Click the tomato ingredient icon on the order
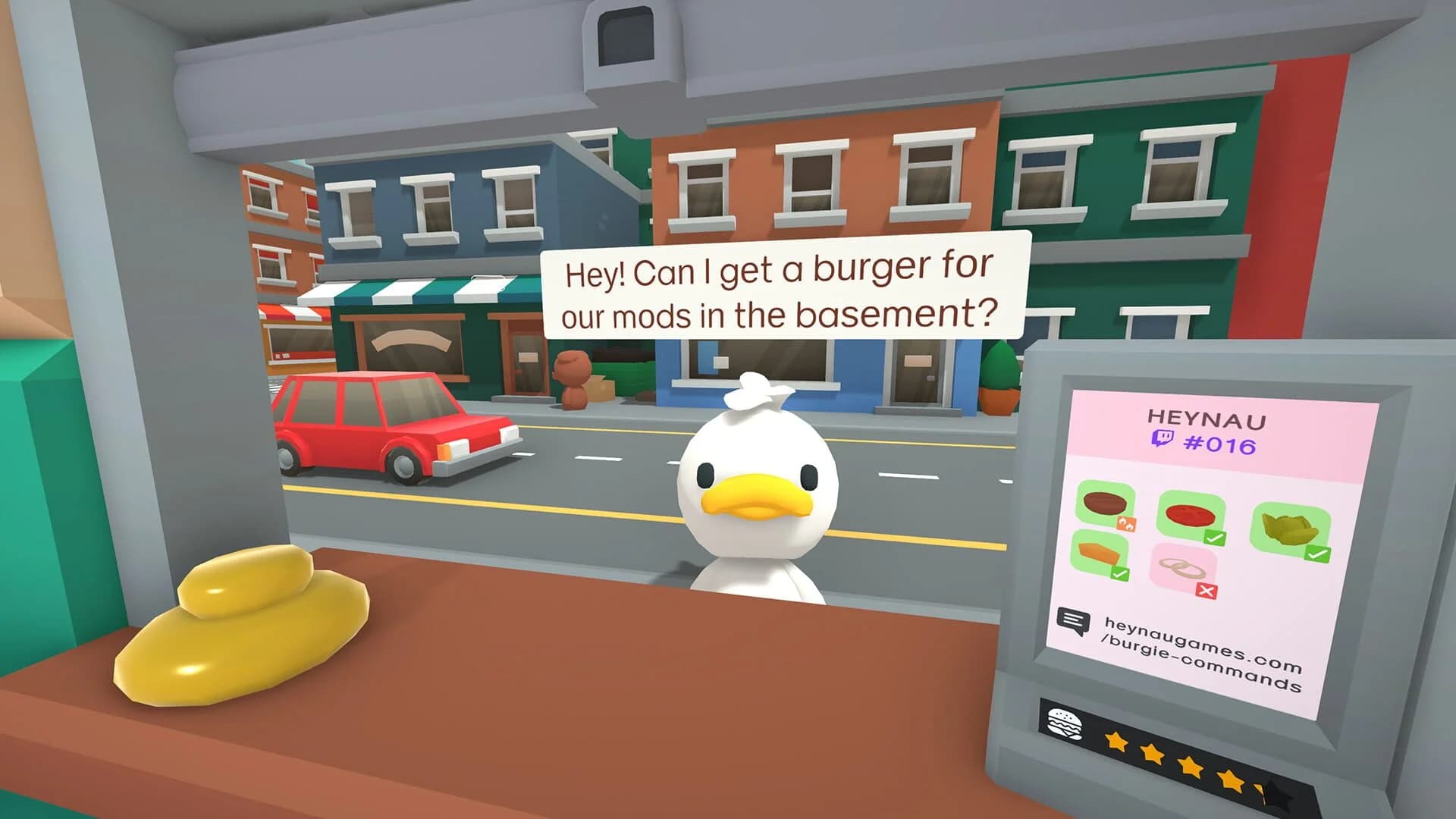Image resolution: width=1456 pixels, height=819 pixels. point(1188,513)
